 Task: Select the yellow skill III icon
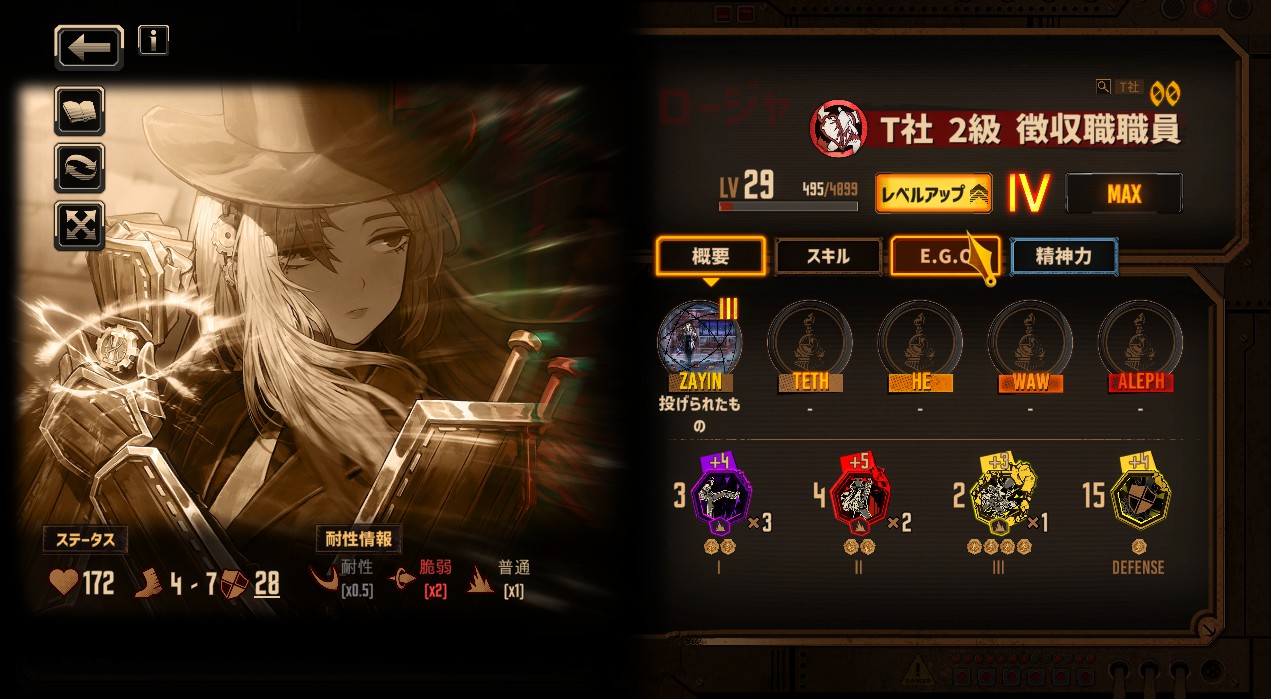coord(997,497)
